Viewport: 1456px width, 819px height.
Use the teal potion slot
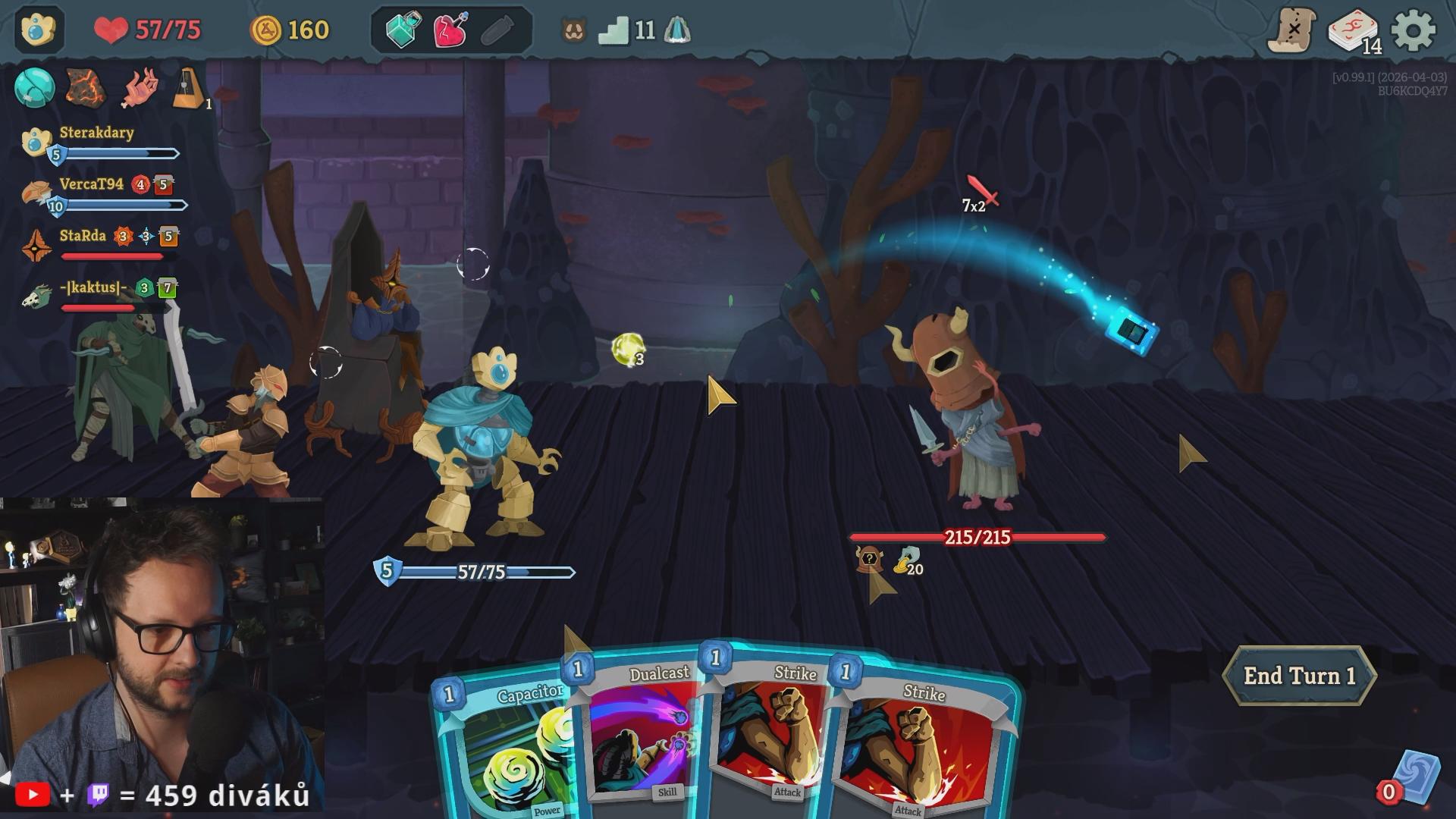coord(403,30)
